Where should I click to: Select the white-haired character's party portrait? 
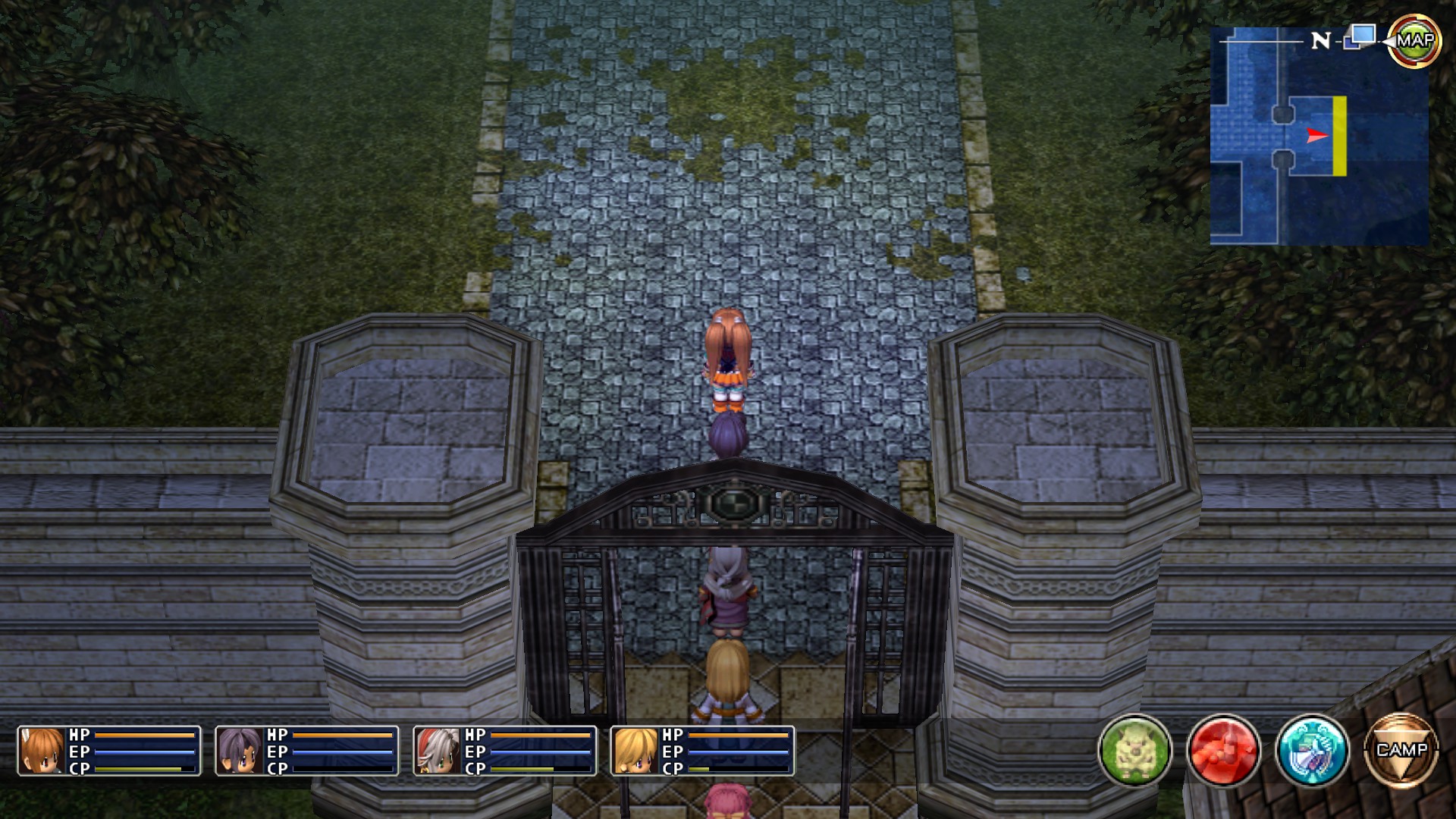438,751
